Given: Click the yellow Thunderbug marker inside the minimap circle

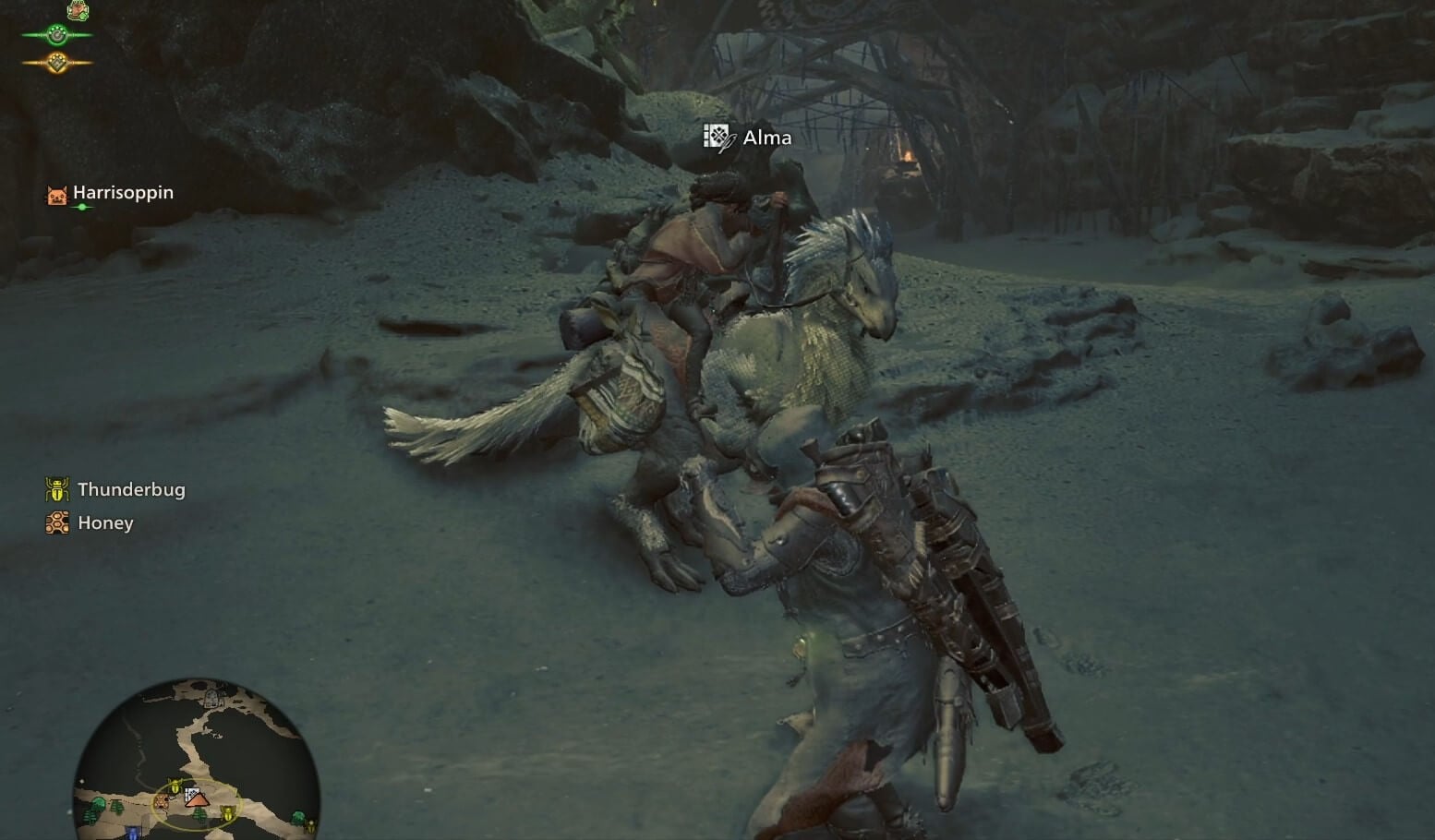Looking at the screenshot, I should pos(175,786).
